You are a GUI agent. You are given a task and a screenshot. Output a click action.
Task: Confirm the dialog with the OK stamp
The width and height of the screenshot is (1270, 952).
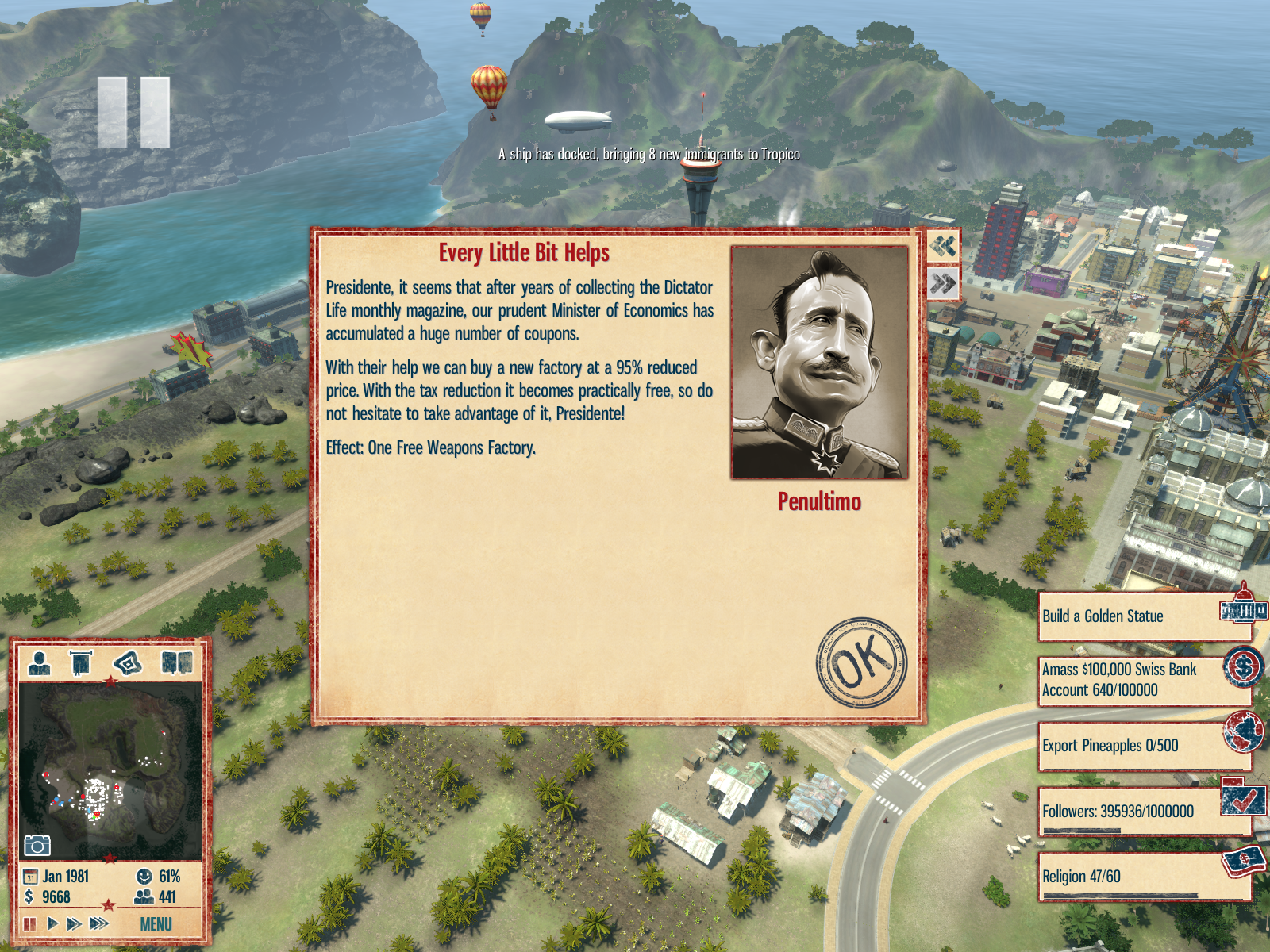coord(861,662)
